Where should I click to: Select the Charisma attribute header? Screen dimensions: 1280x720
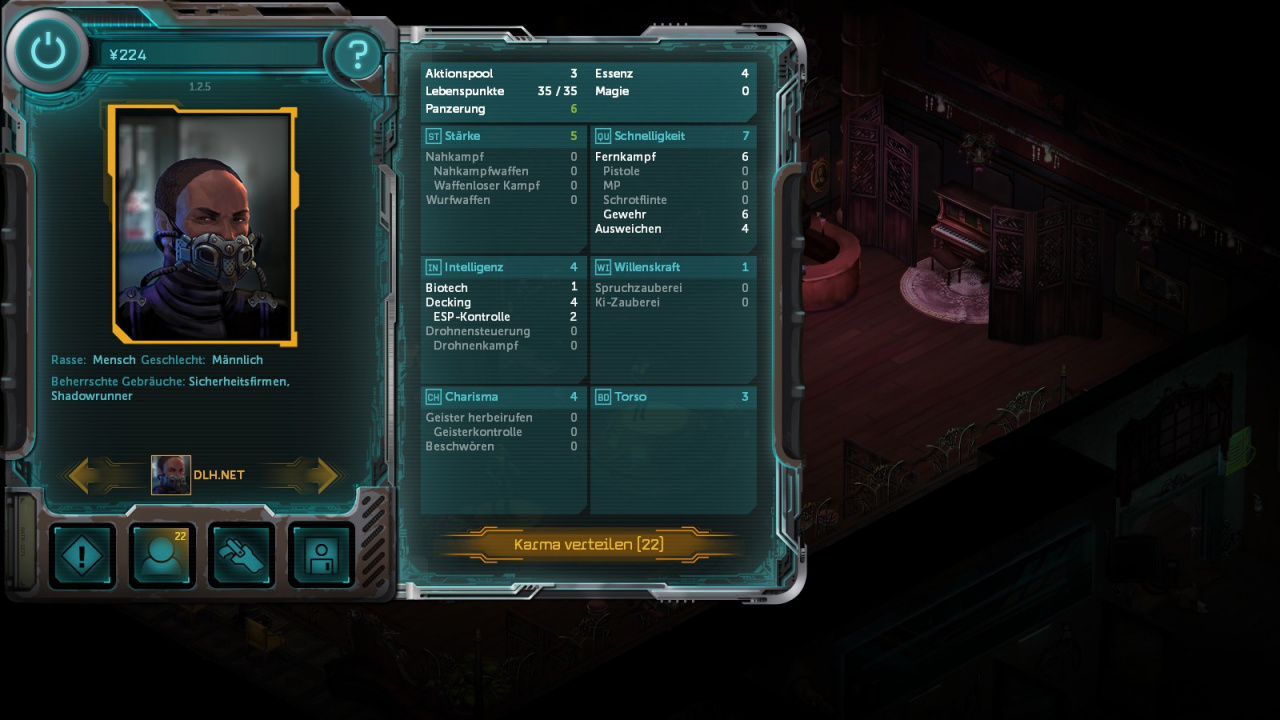tap(502, 397)
